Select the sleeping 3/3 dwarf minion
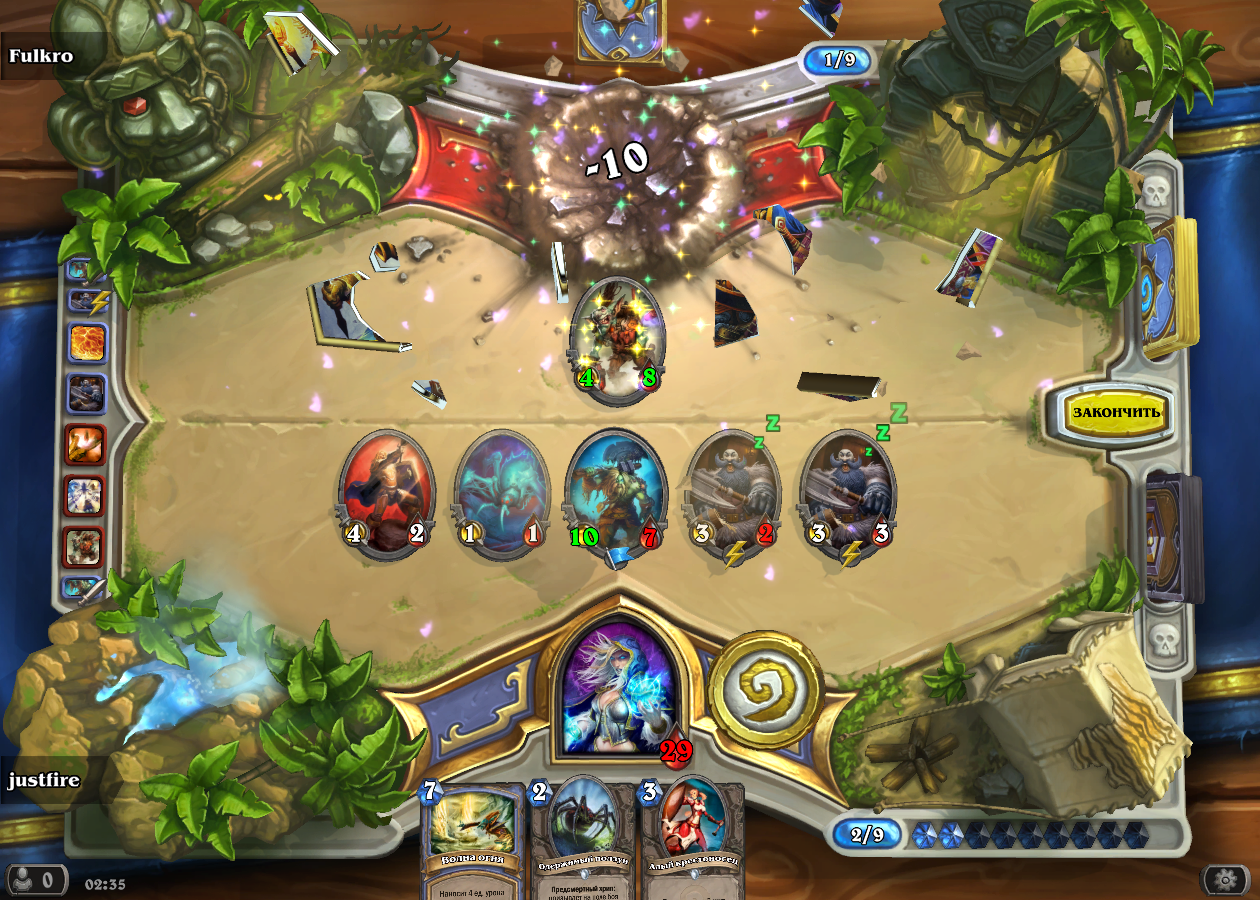 848,494
